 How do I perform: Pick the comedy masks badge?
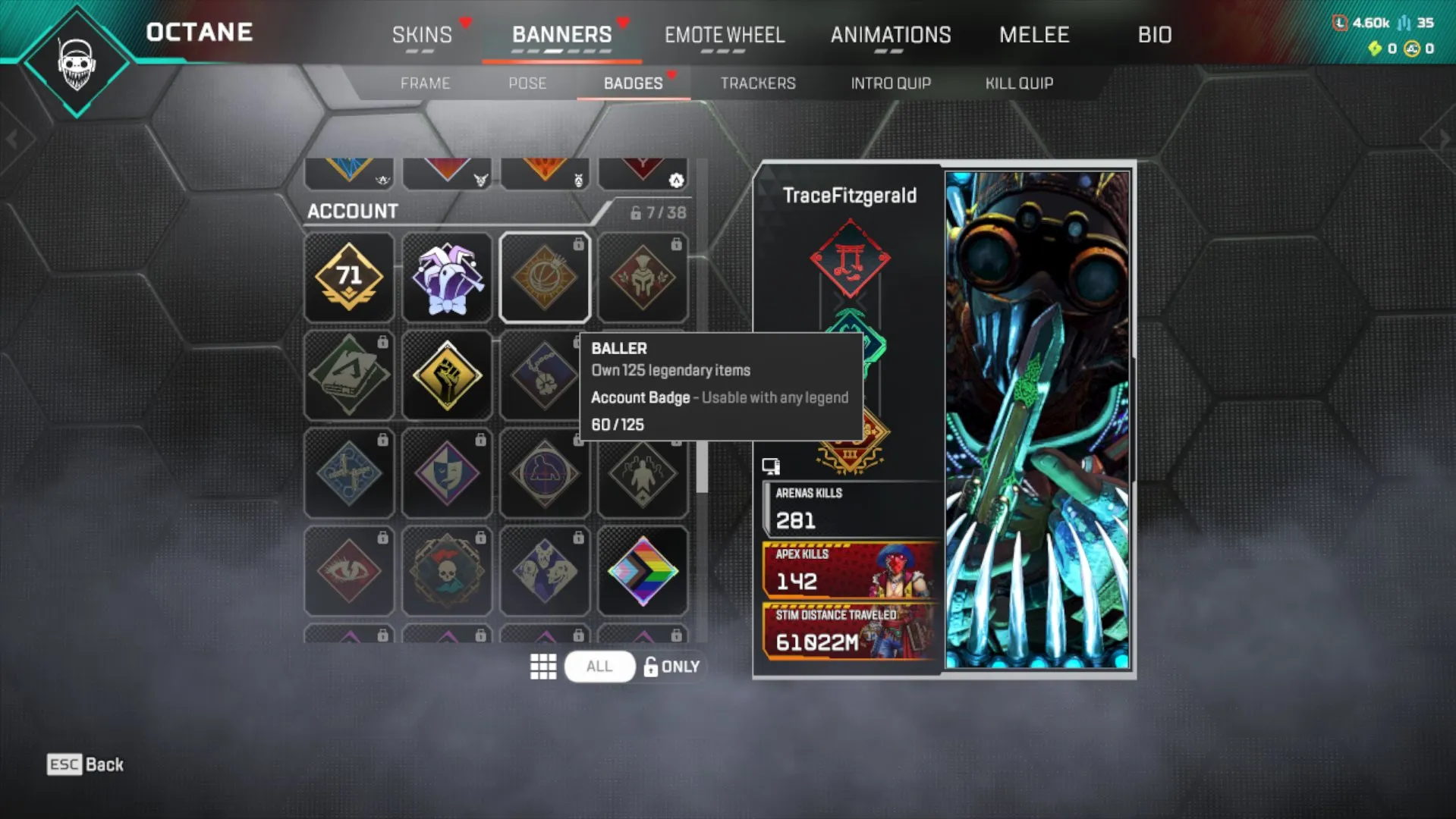pos(447,472)
